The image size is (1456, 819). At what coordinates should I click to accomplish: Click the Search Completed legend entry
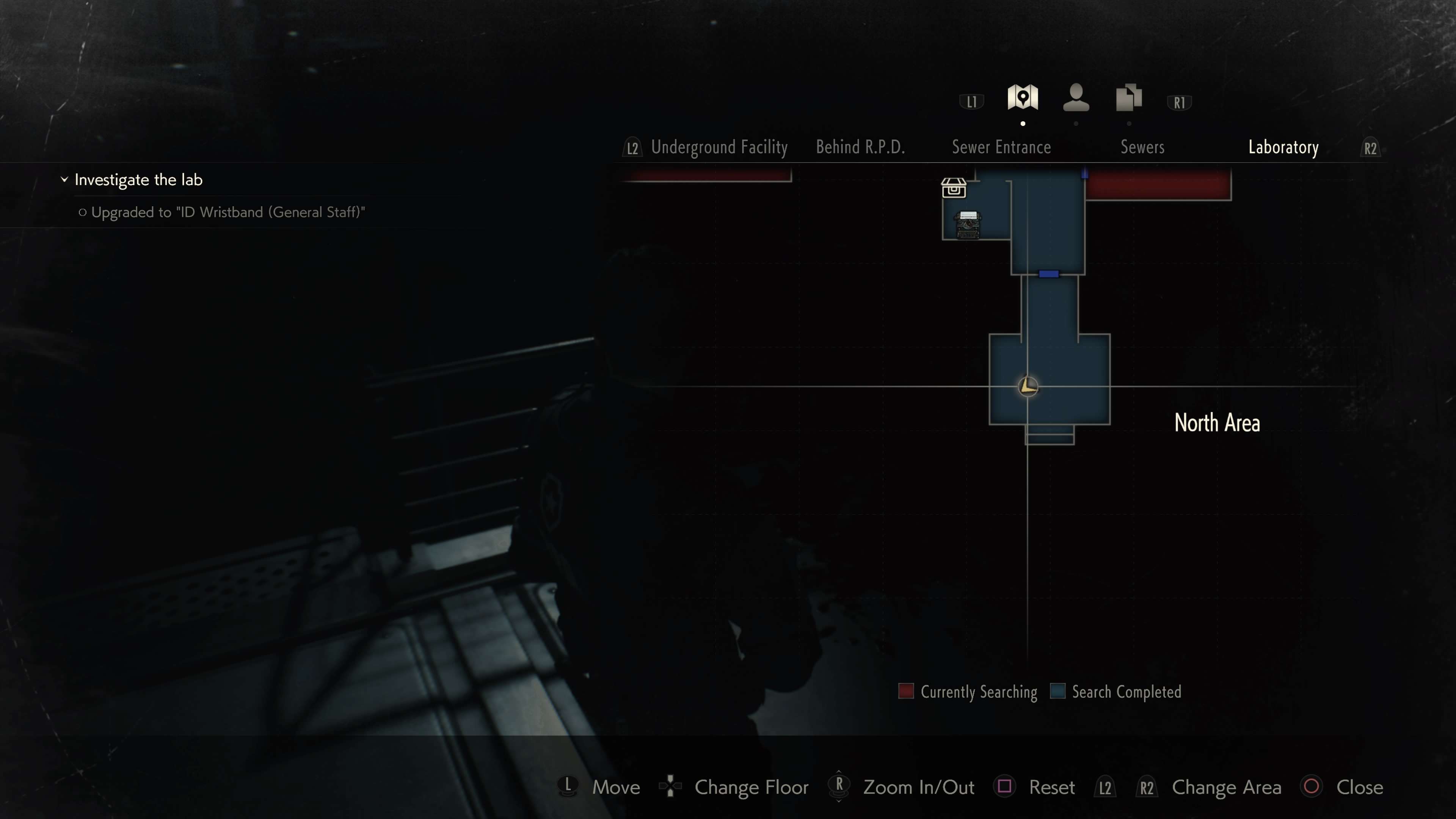click(1115, 692)
